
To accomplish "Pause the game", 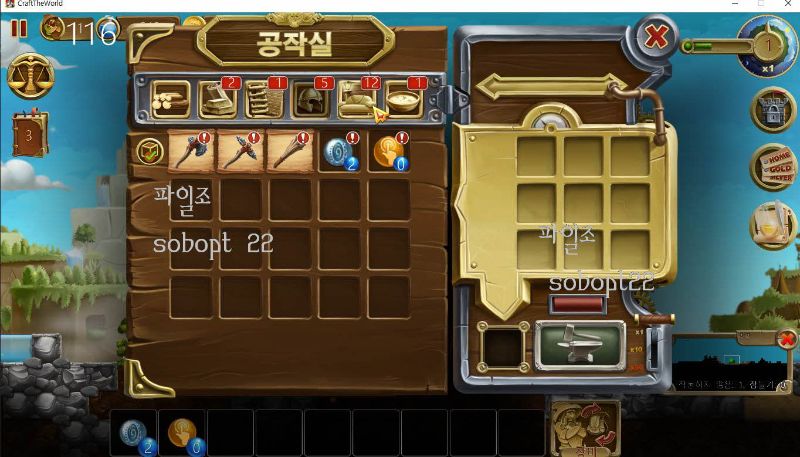I will 18,28.
